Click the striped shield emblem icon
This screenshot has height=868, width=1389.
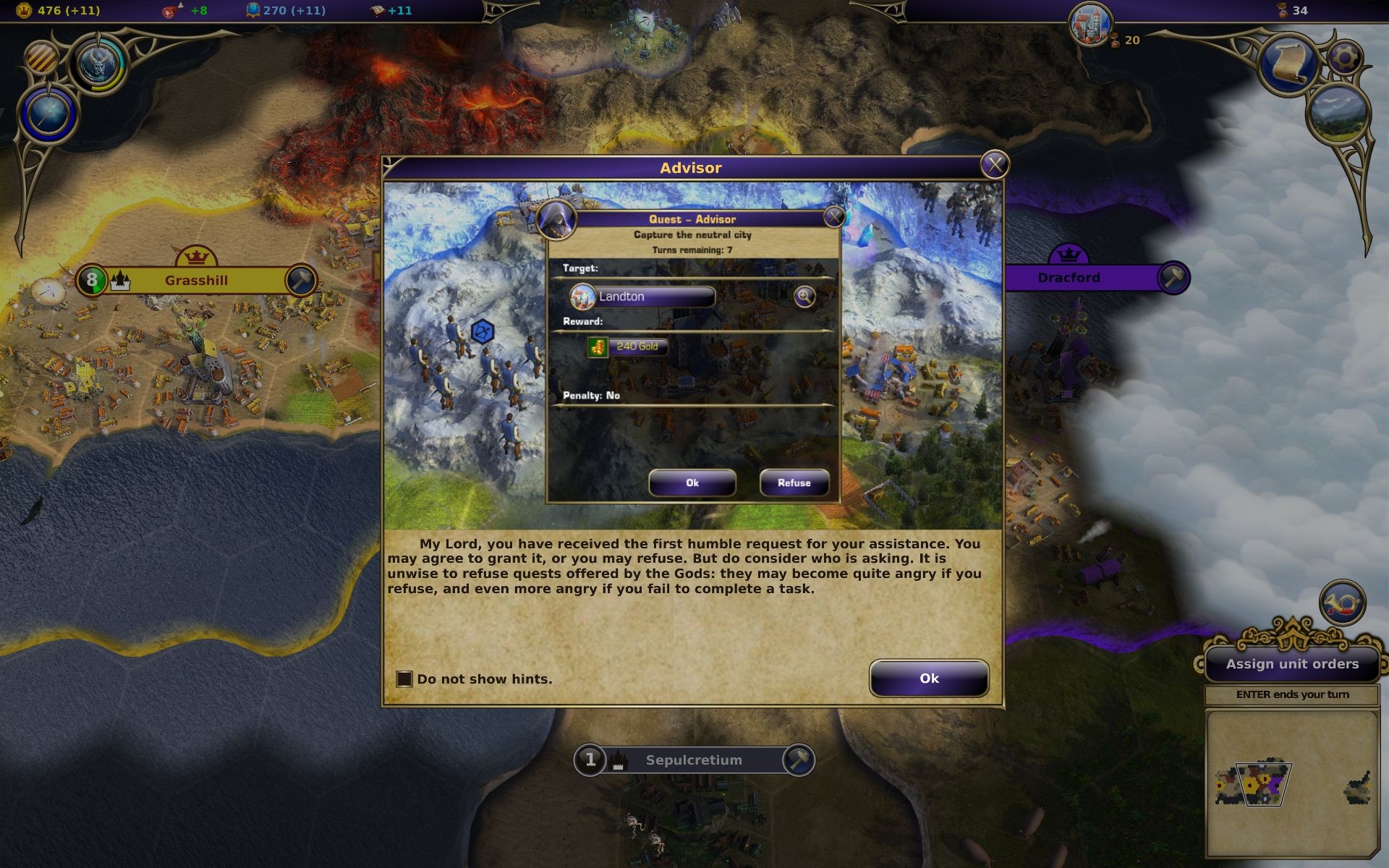(42, 57)
